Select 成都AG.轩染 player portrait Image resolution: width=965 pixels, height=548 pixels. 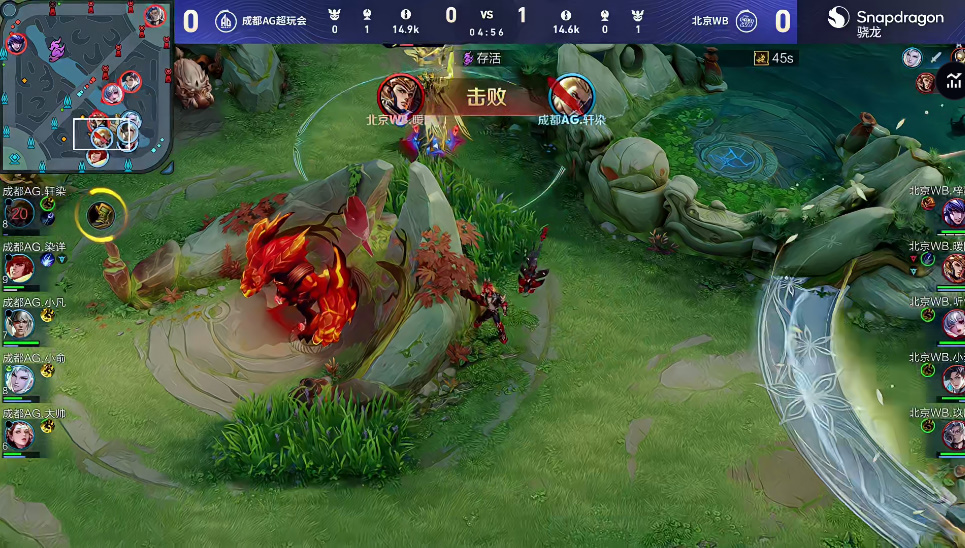21,213
